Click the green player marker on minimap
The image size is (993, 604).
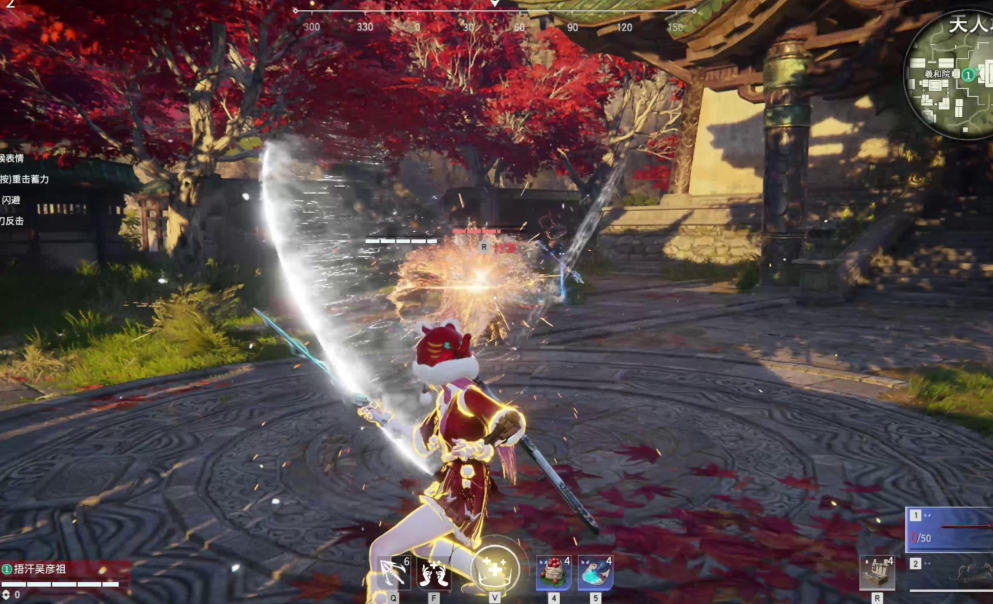coord(968,75)
